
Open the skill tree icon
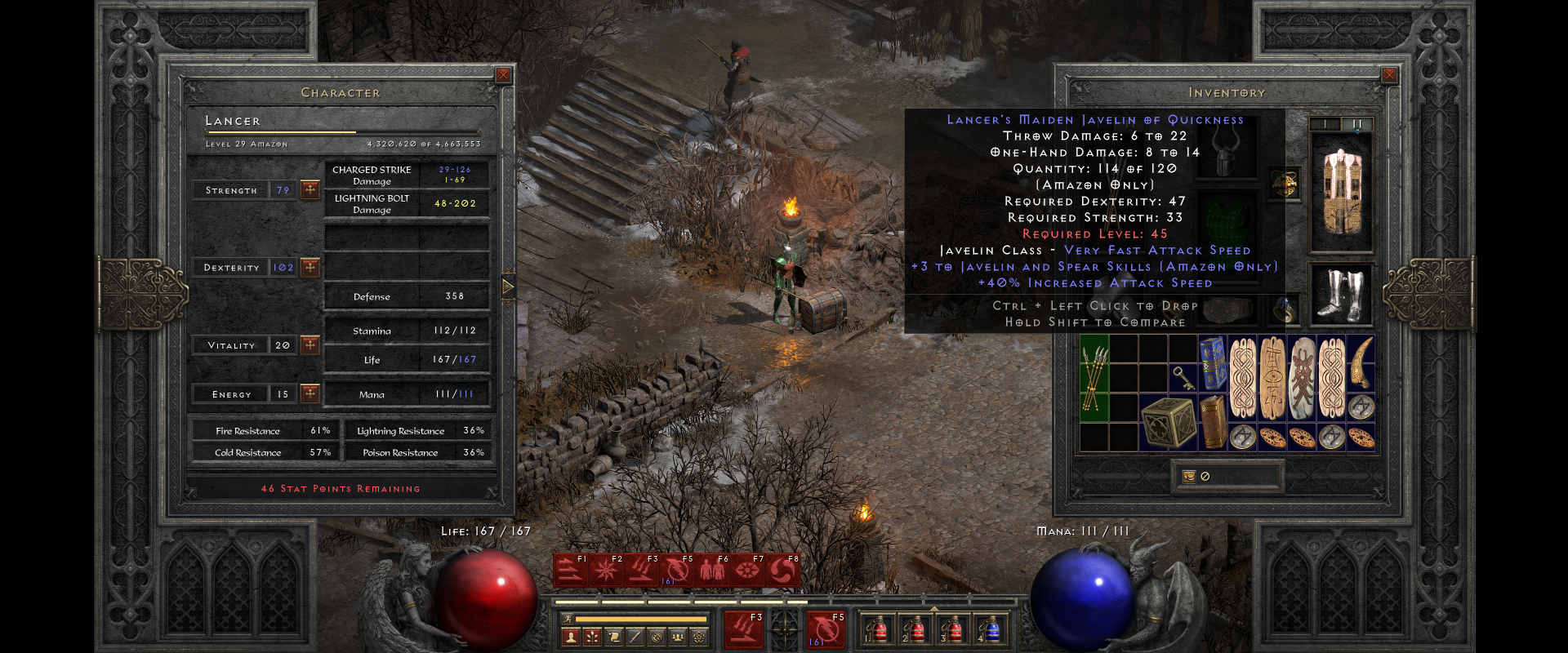(593, 636)
